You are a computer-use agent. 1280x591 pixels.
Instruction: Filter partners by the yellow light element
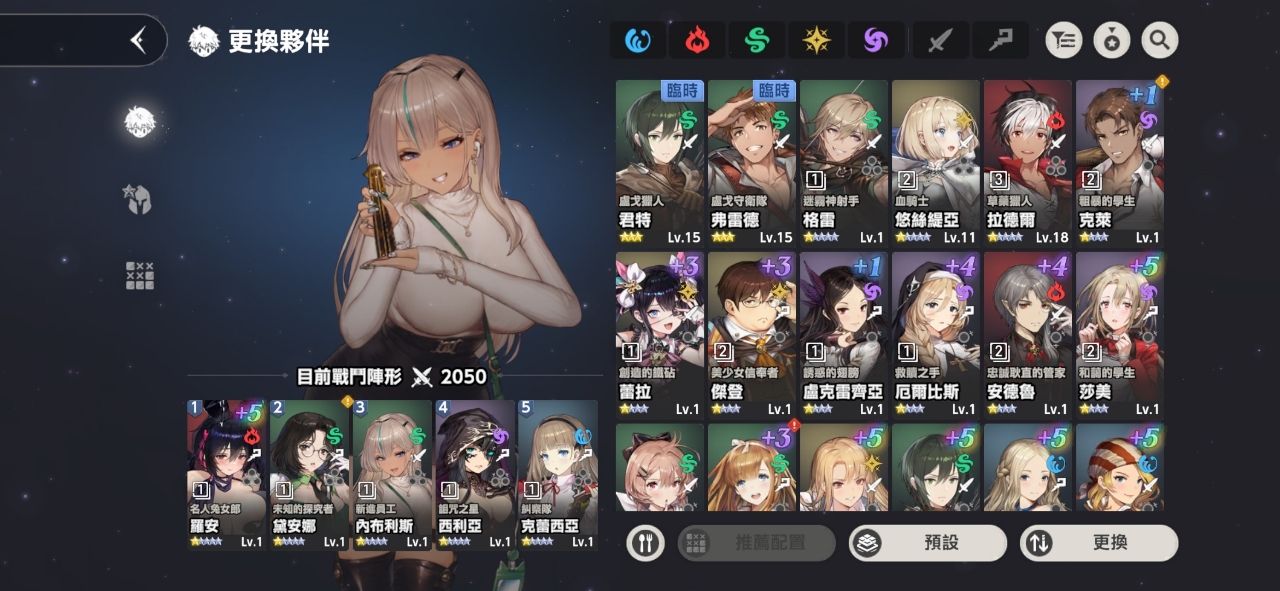[816, 40]
